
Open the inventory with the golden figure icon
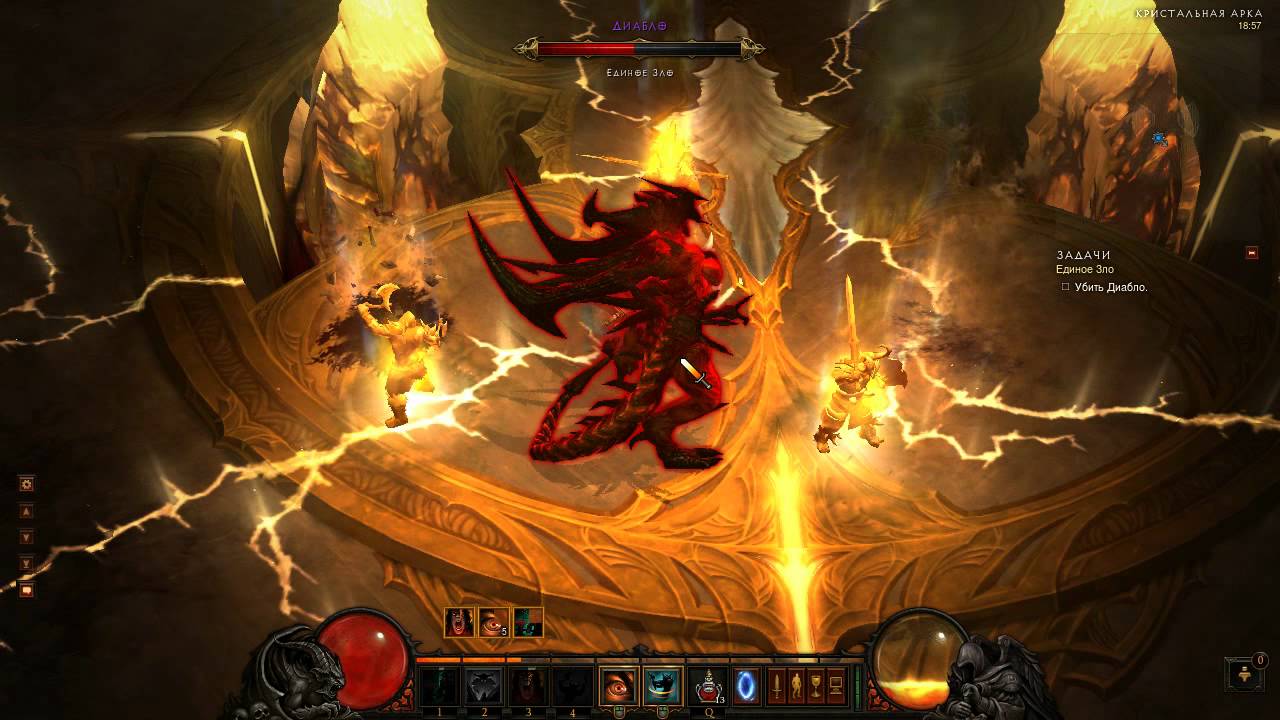pyautogui.click(x=796, y=686)
